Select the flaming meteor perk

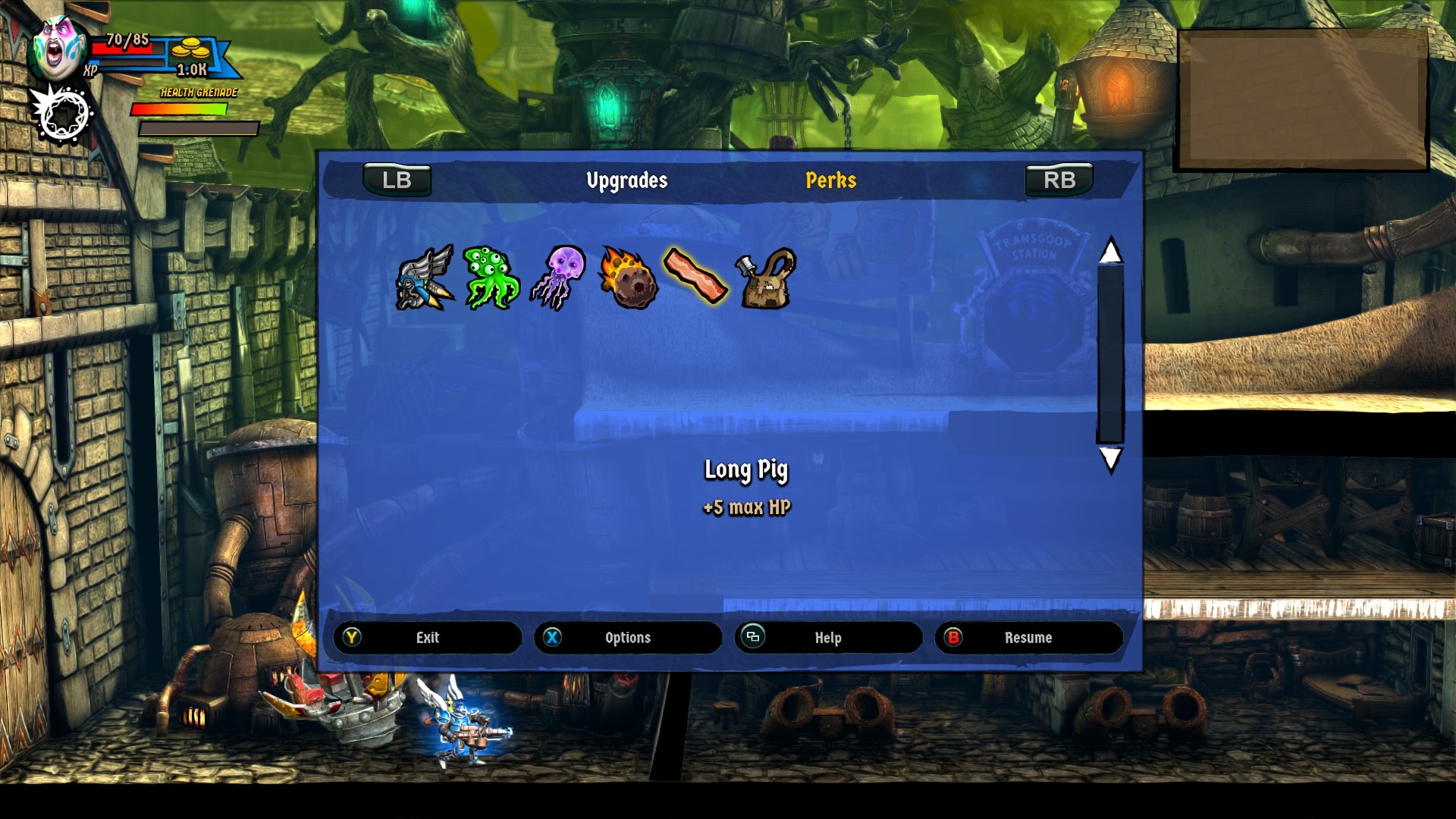pos(627,278)
